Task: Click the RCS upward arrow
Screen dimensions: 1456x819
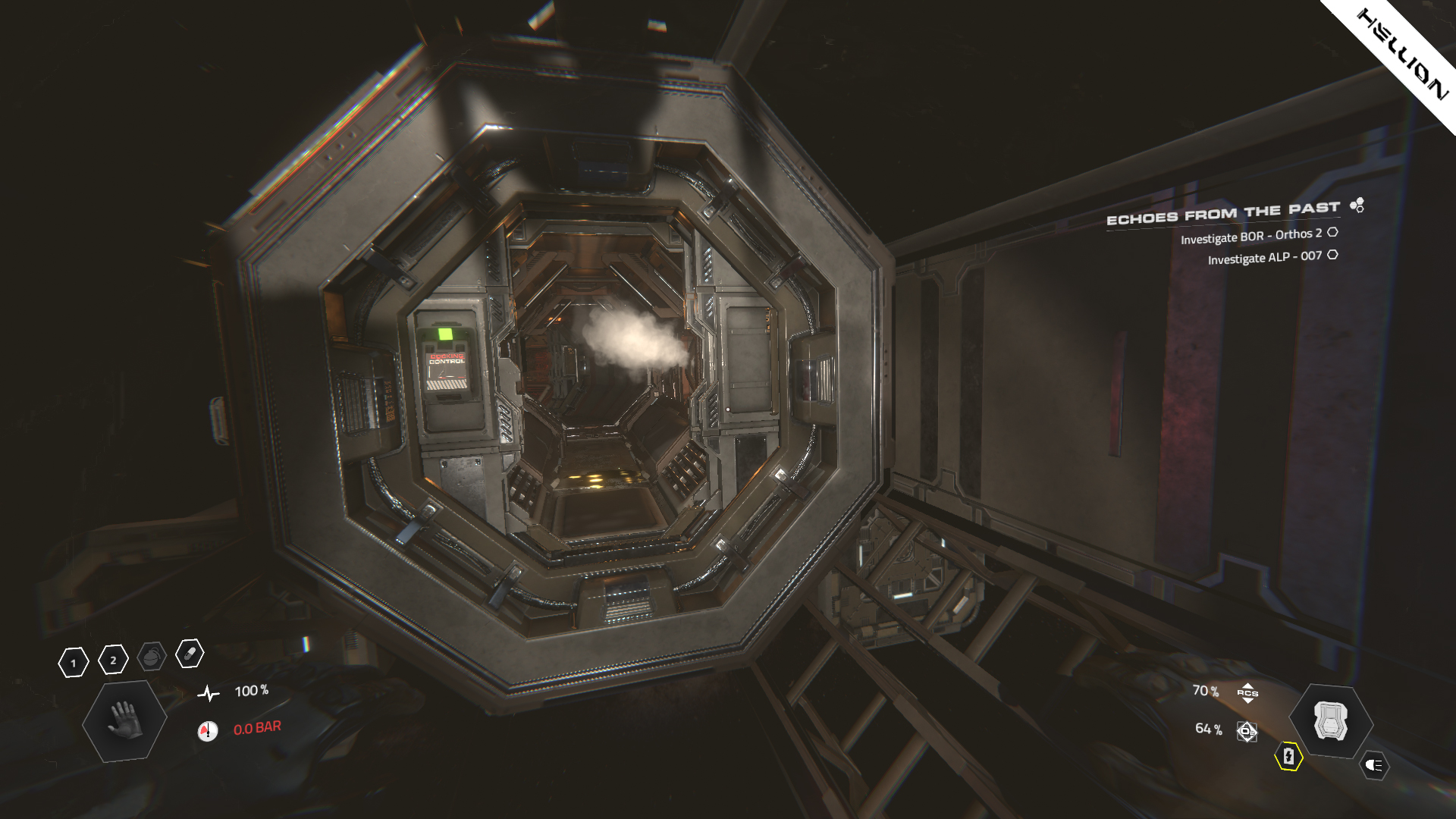Action: pyautogui.click(x=1248, y=686)
